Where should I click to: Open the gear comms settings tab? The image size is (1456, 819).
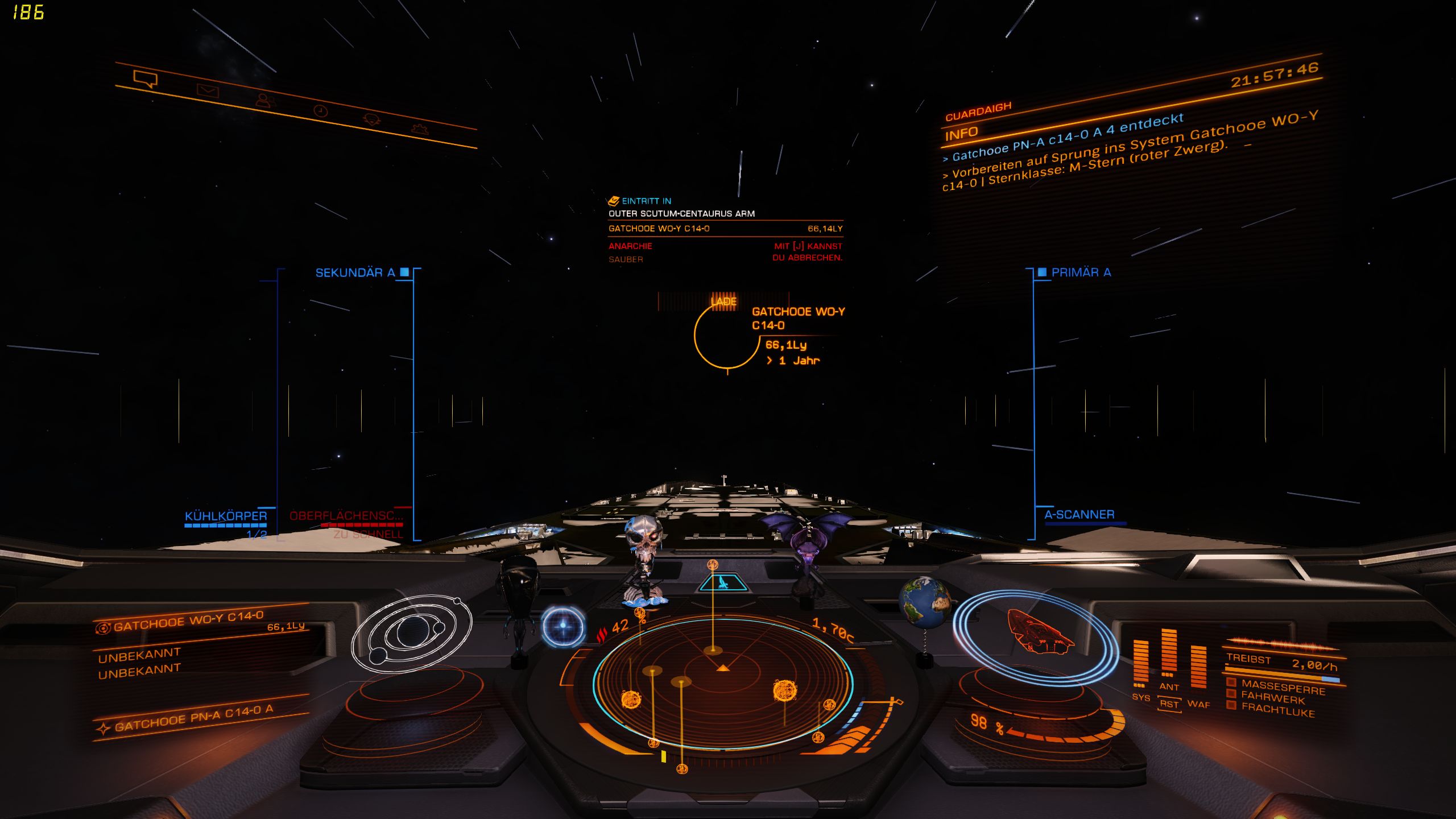pos(420,129)
